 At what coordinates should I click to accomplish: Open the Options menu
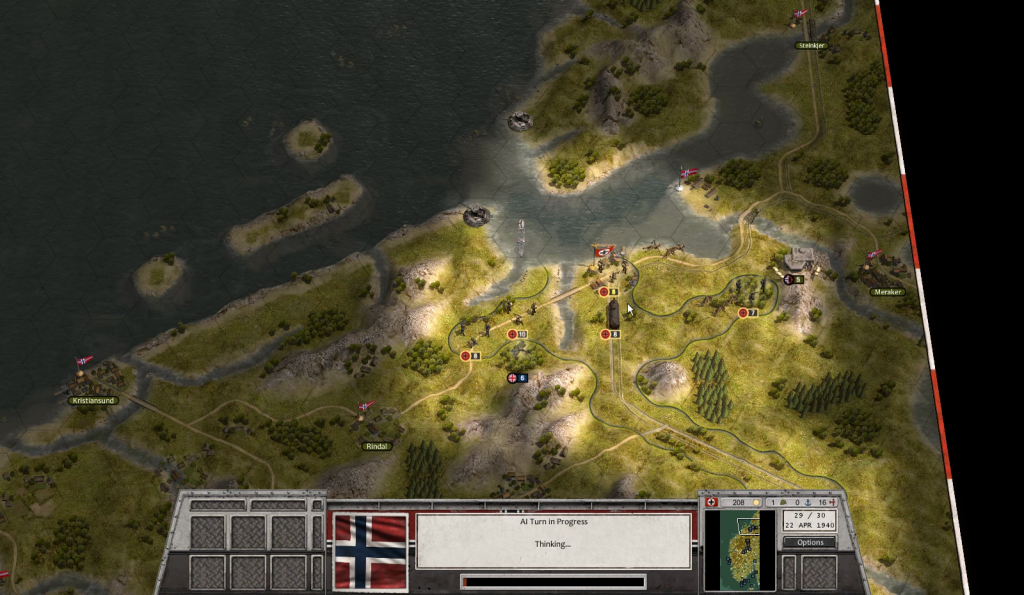[x=810, y=542]
